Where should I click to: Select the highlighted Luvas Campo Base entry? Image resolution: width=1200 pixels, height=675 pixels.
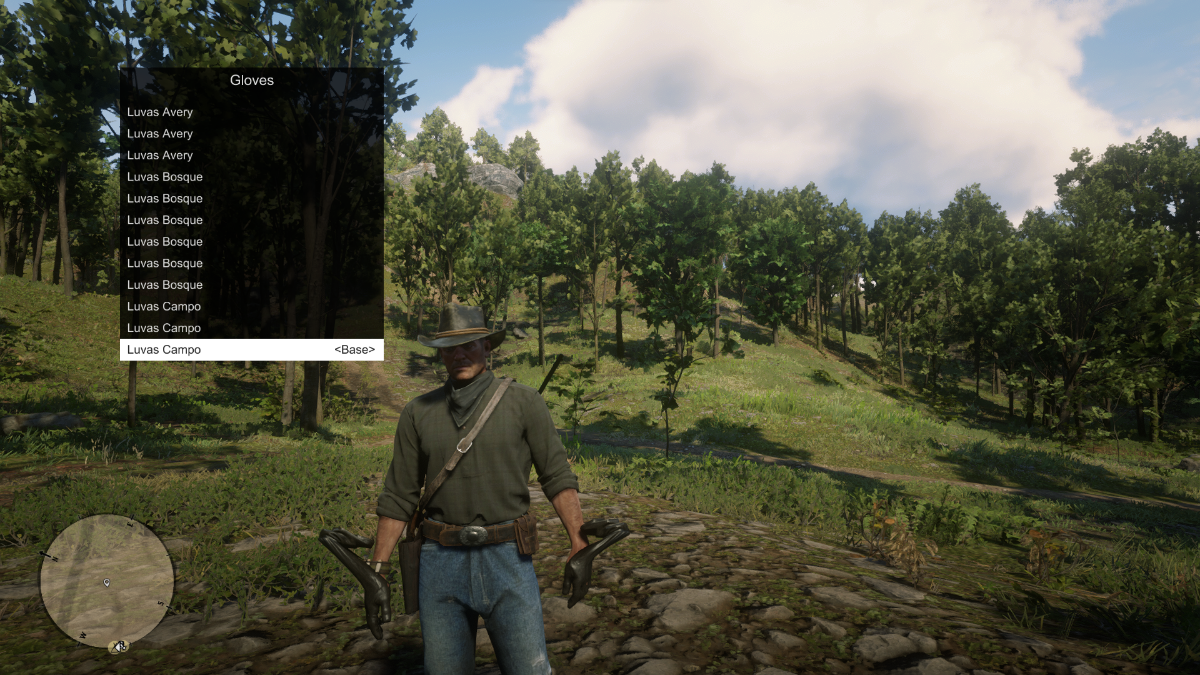coord(251,350)
